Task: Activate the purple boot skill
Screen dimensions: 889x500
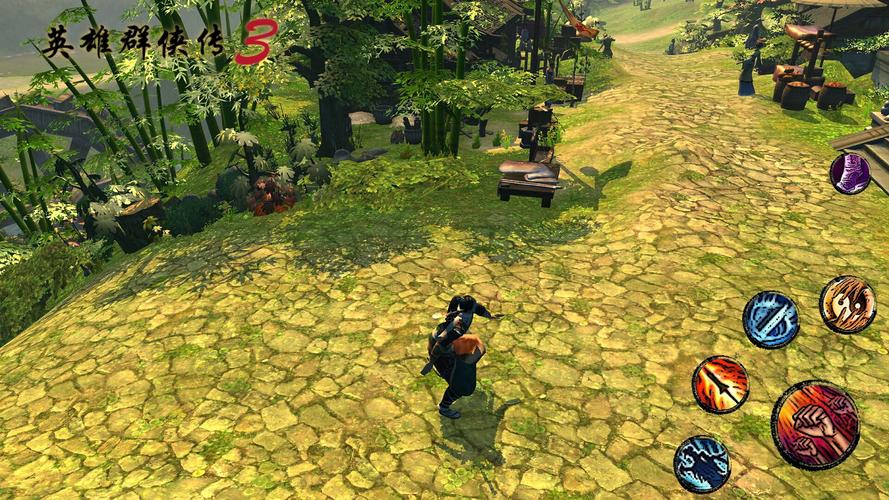Action: [x=850, y=173]
